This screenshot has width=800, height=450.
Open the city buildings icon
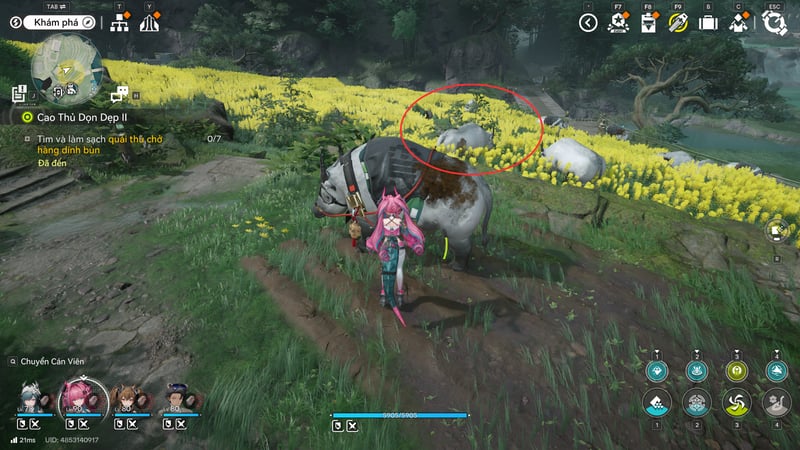(149, 23)
